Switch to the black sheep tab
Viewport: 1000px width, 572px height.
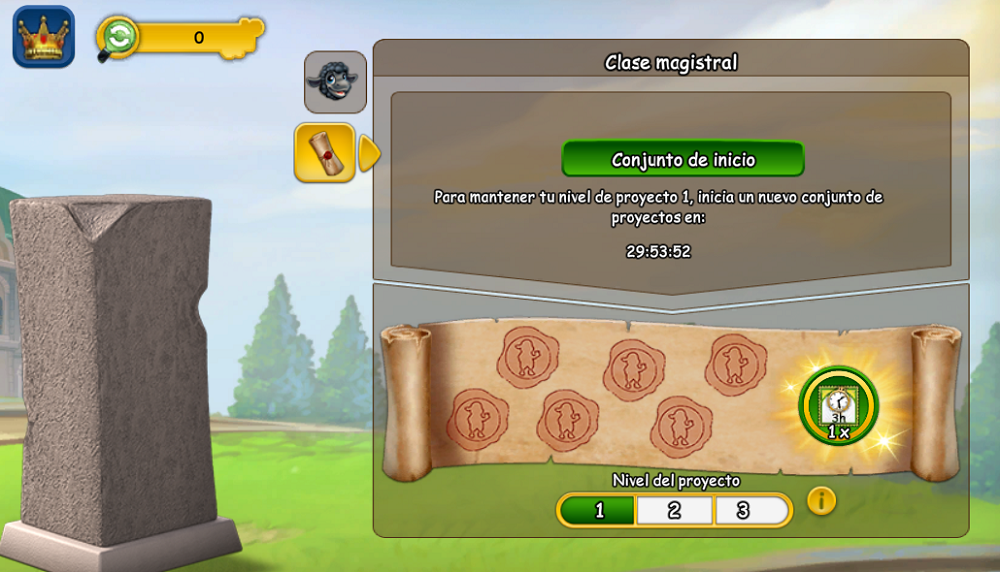click(x=335, y=82)
